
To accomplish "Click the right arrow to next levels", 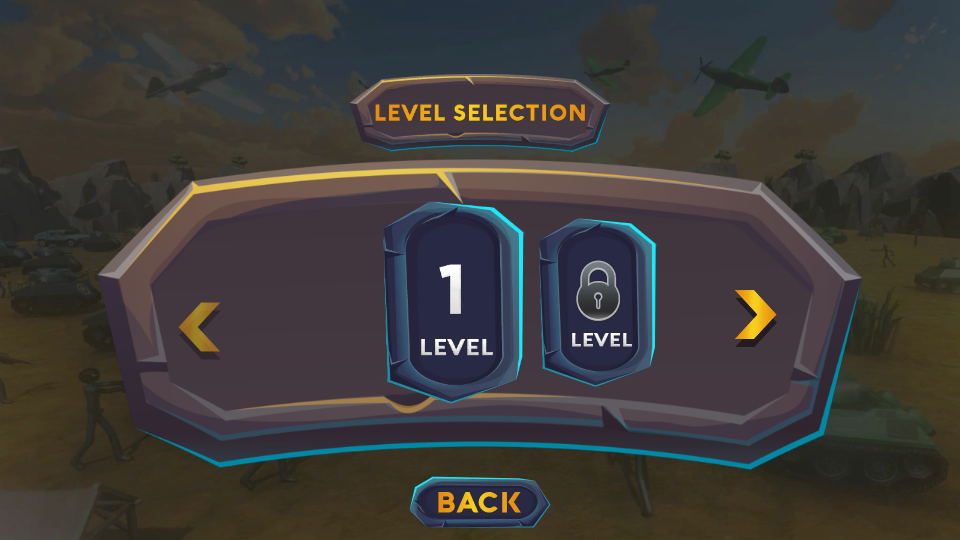I will pyautogui.click(x=755, y=317).
